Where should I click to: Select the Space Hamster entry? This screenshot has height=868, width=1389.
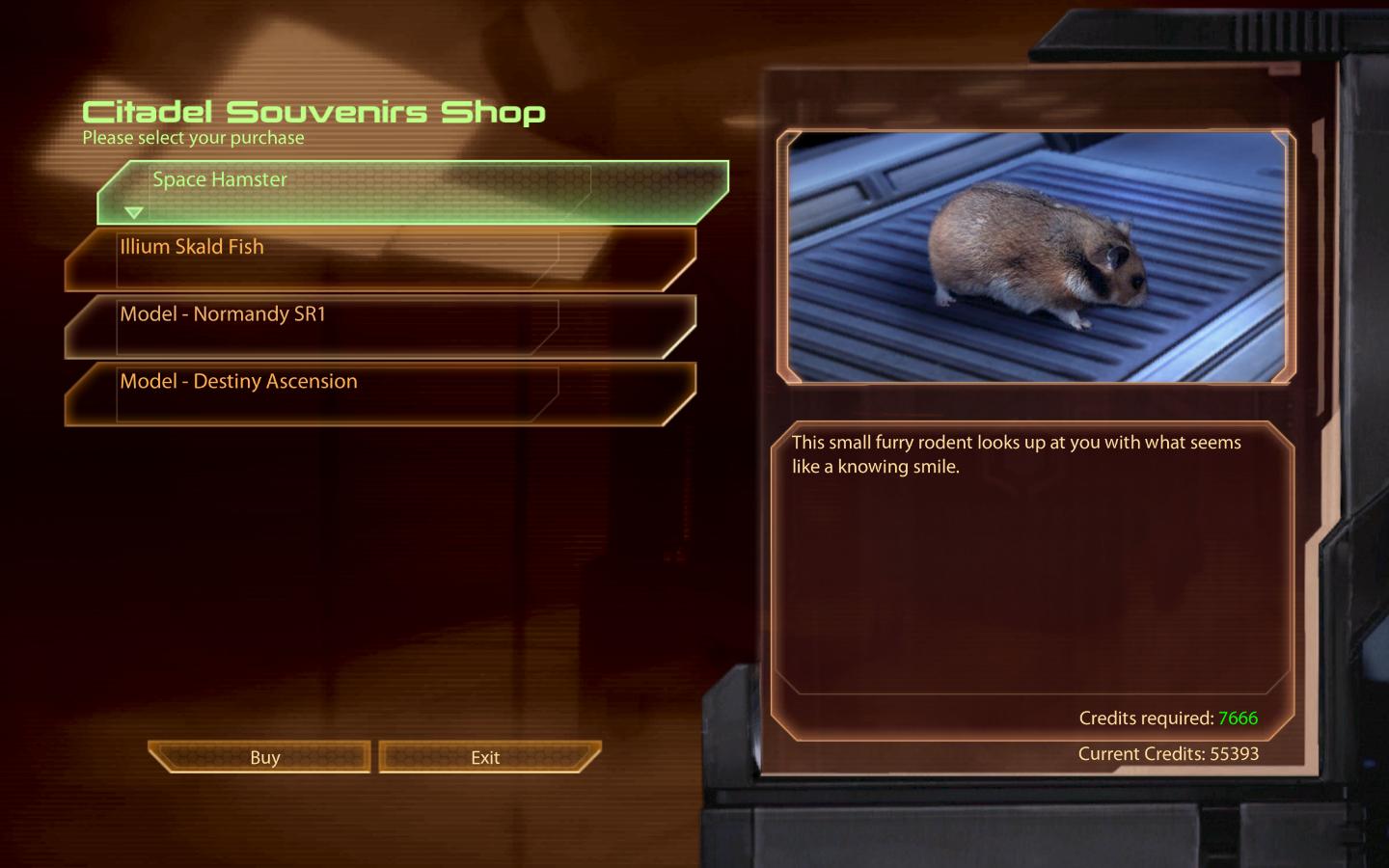pyautogui.click(x=413, y=192)
